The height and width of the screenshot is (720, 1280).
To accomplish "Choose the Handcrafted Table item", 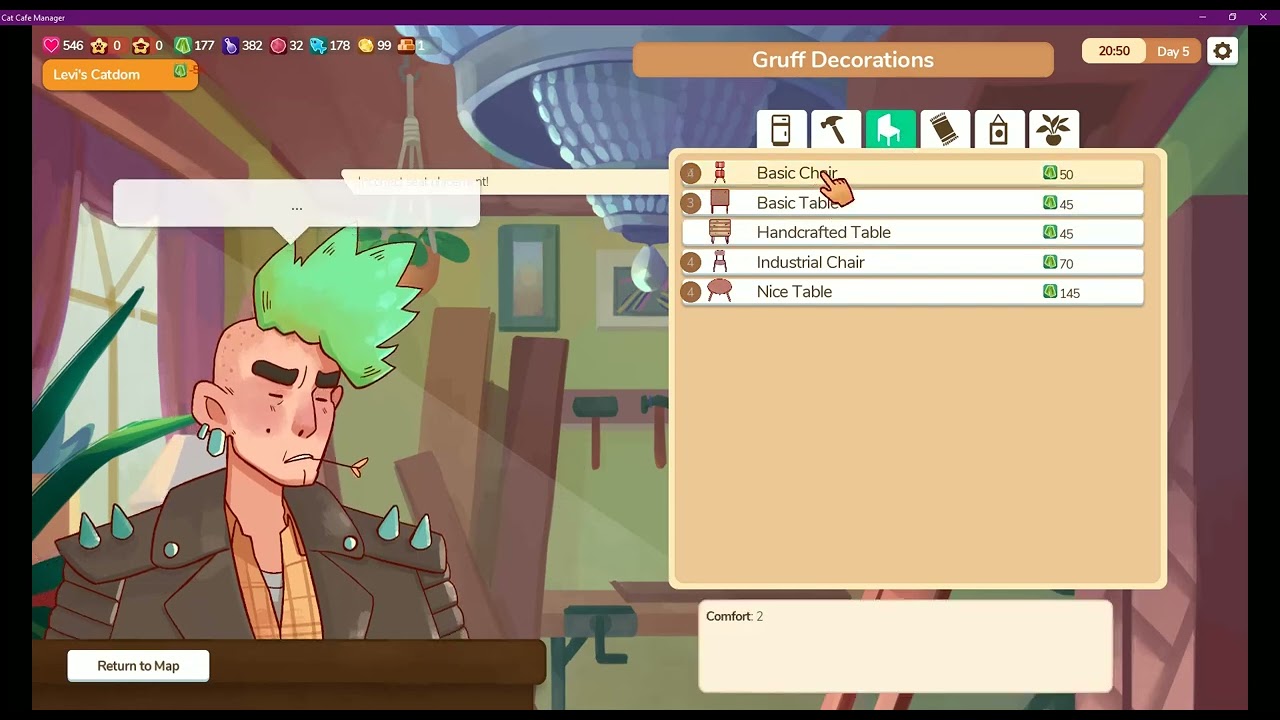I will [911, 232].
